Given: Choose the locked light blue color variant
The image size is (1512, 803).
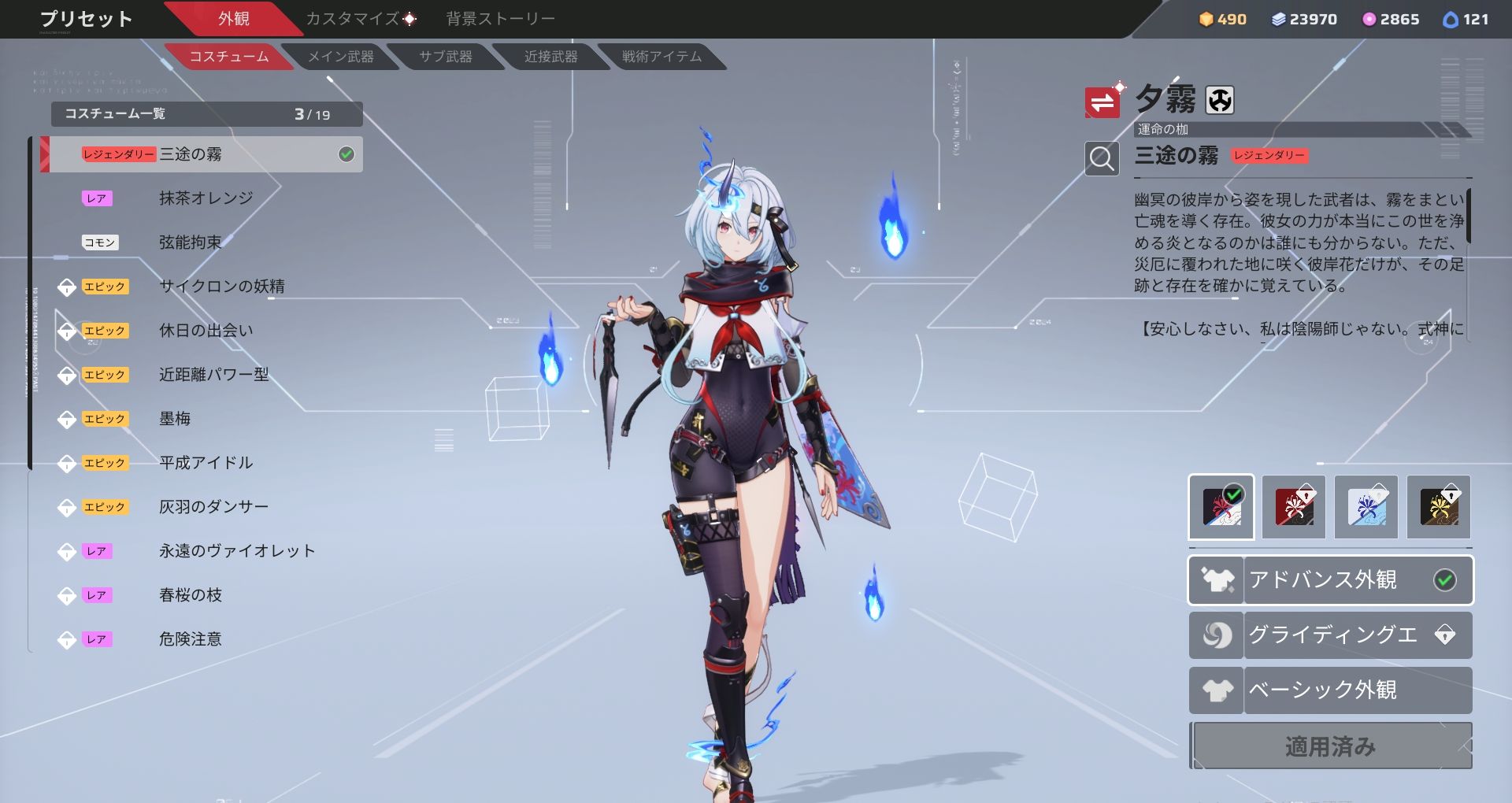Looking at the screenshot, I should click(x=1366, y=507).
